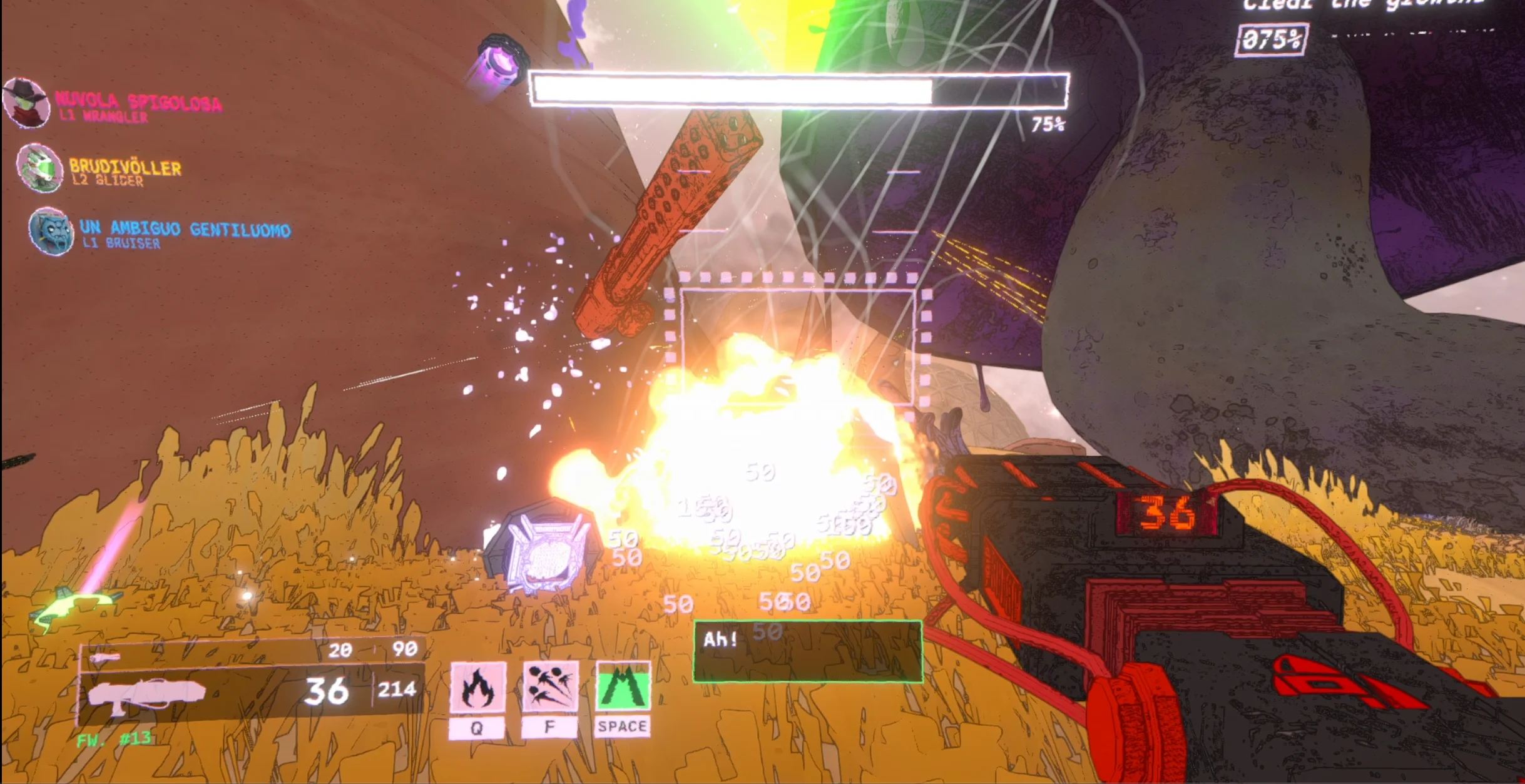
Task: Open the chat box saying Ah!
Action: point(807,651)
